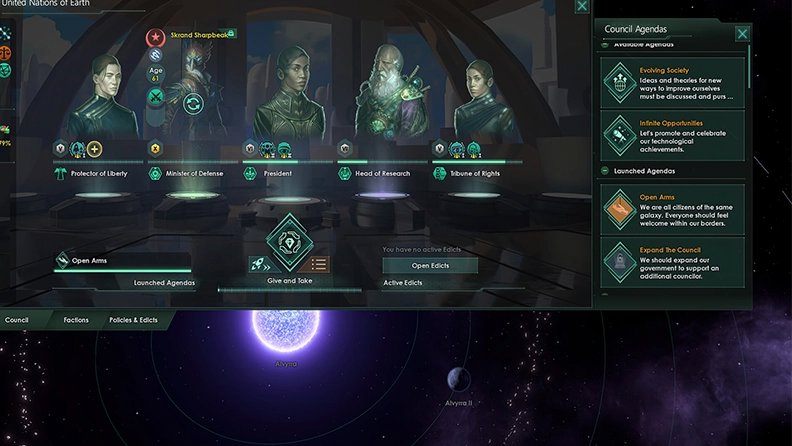The height and width of the screenshot is (446, 792).
Task: Switch to the Factions tab
Action: (76, 320)
